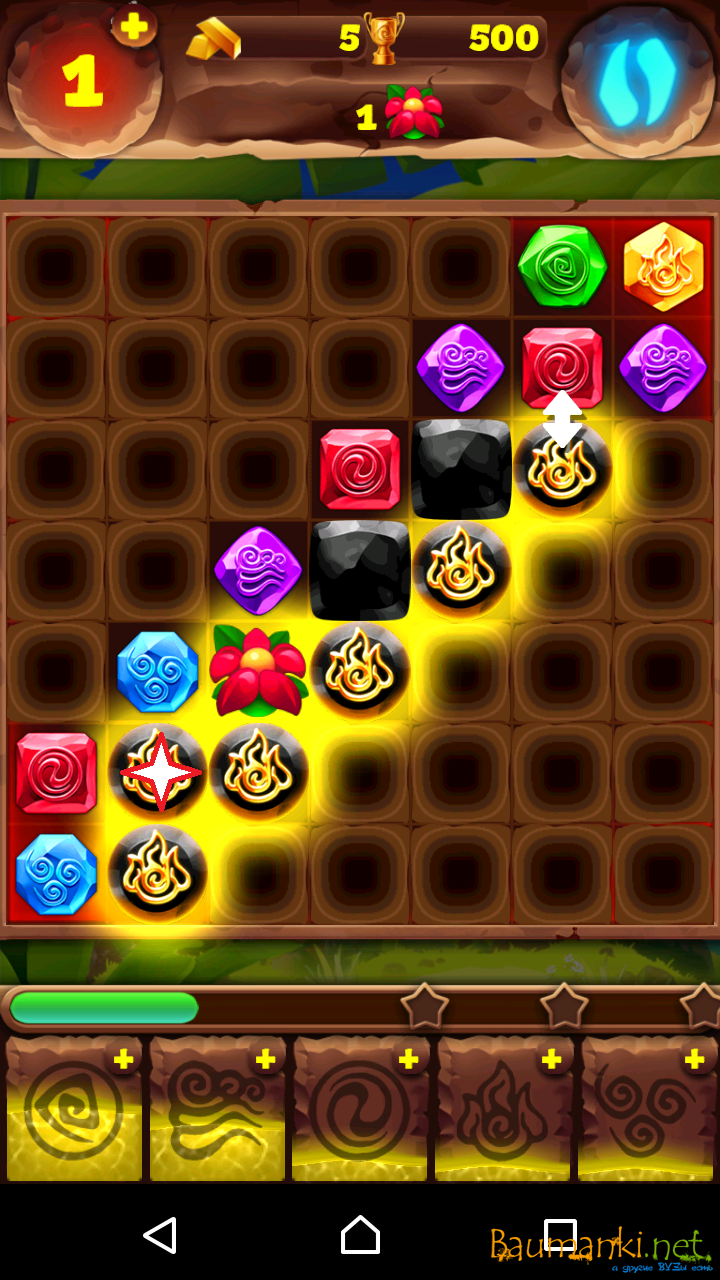This screenshot has width=720, height=1280.
Task: Choose the fire orb with the white star sparkle
Action: [x=159, y=772]
